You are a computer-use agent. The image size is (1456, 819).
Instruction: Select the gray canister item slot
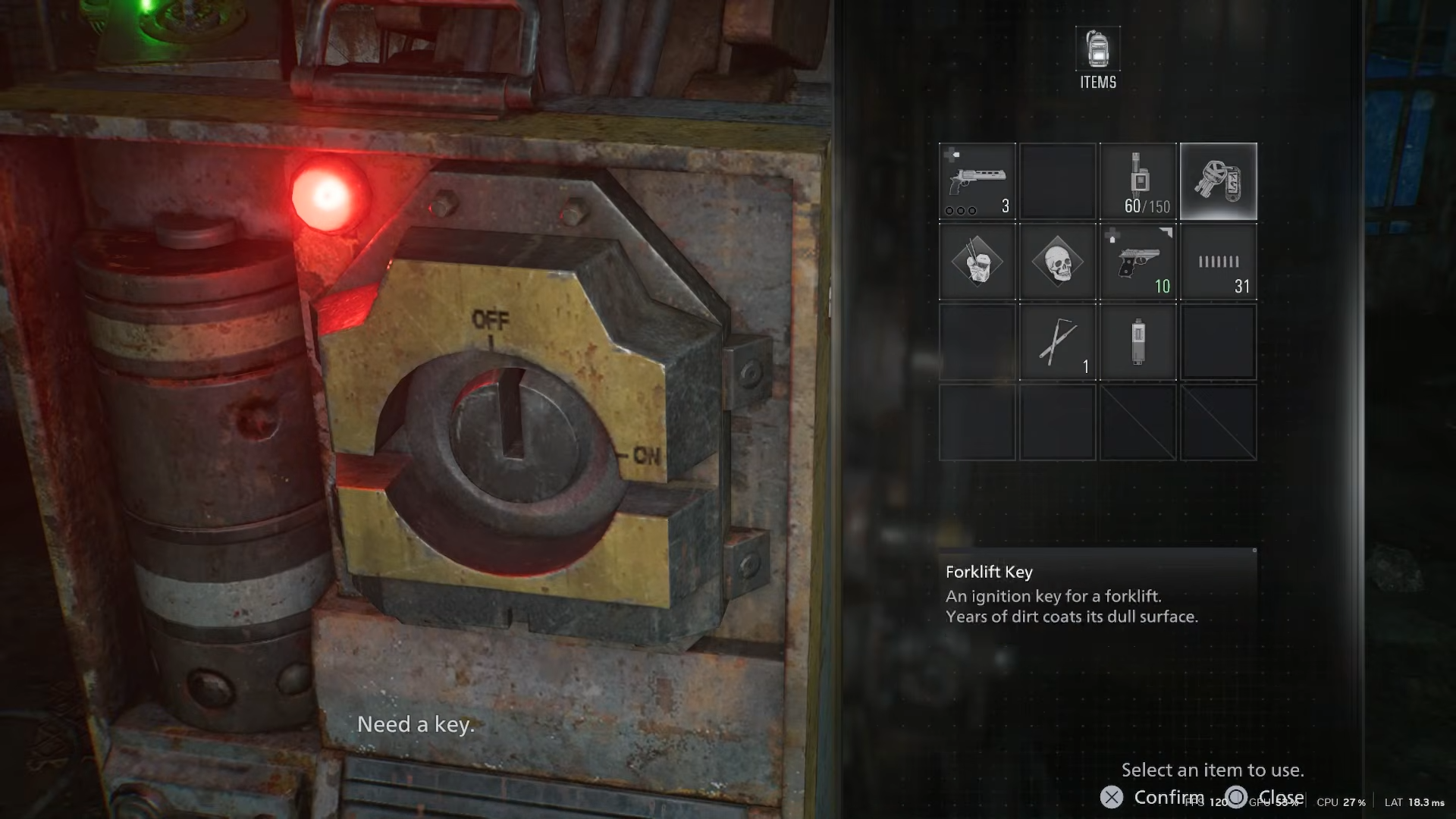pos(1138,342)
